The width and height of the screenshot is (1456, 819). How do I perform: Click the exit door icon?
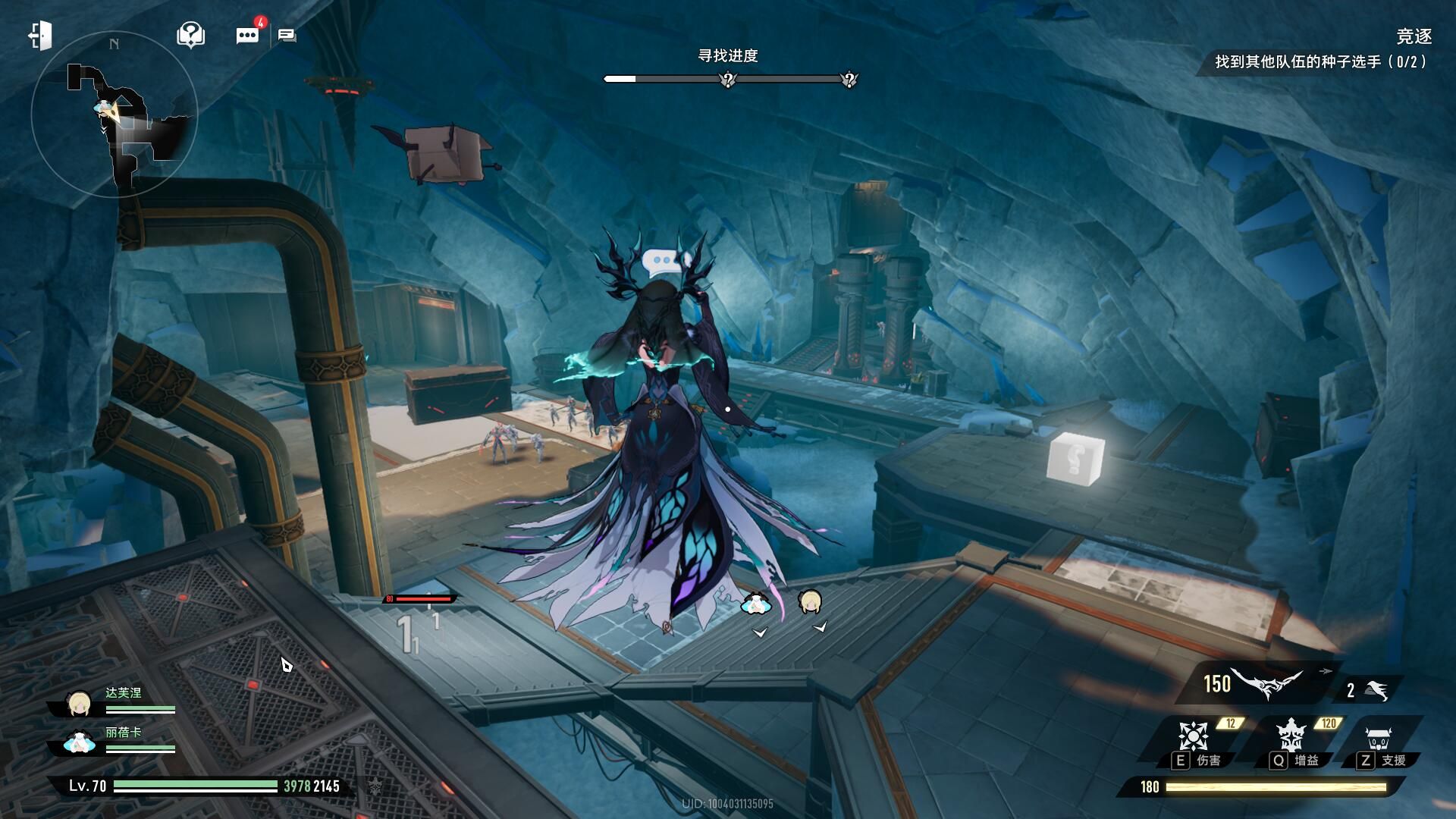click(40, 36)
